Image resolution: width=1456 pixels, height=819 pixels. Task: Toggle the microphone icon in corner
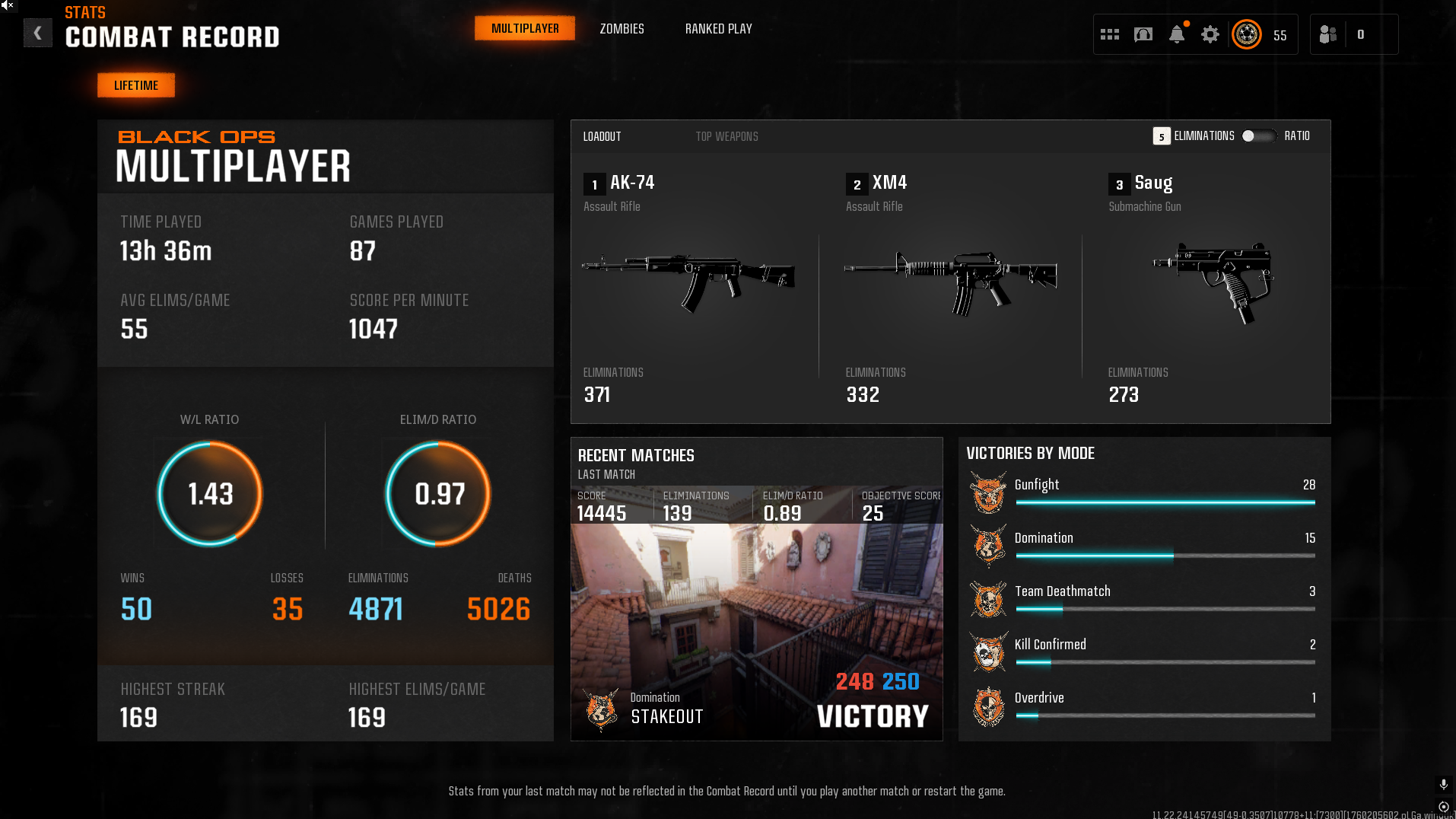(1443, 784)
